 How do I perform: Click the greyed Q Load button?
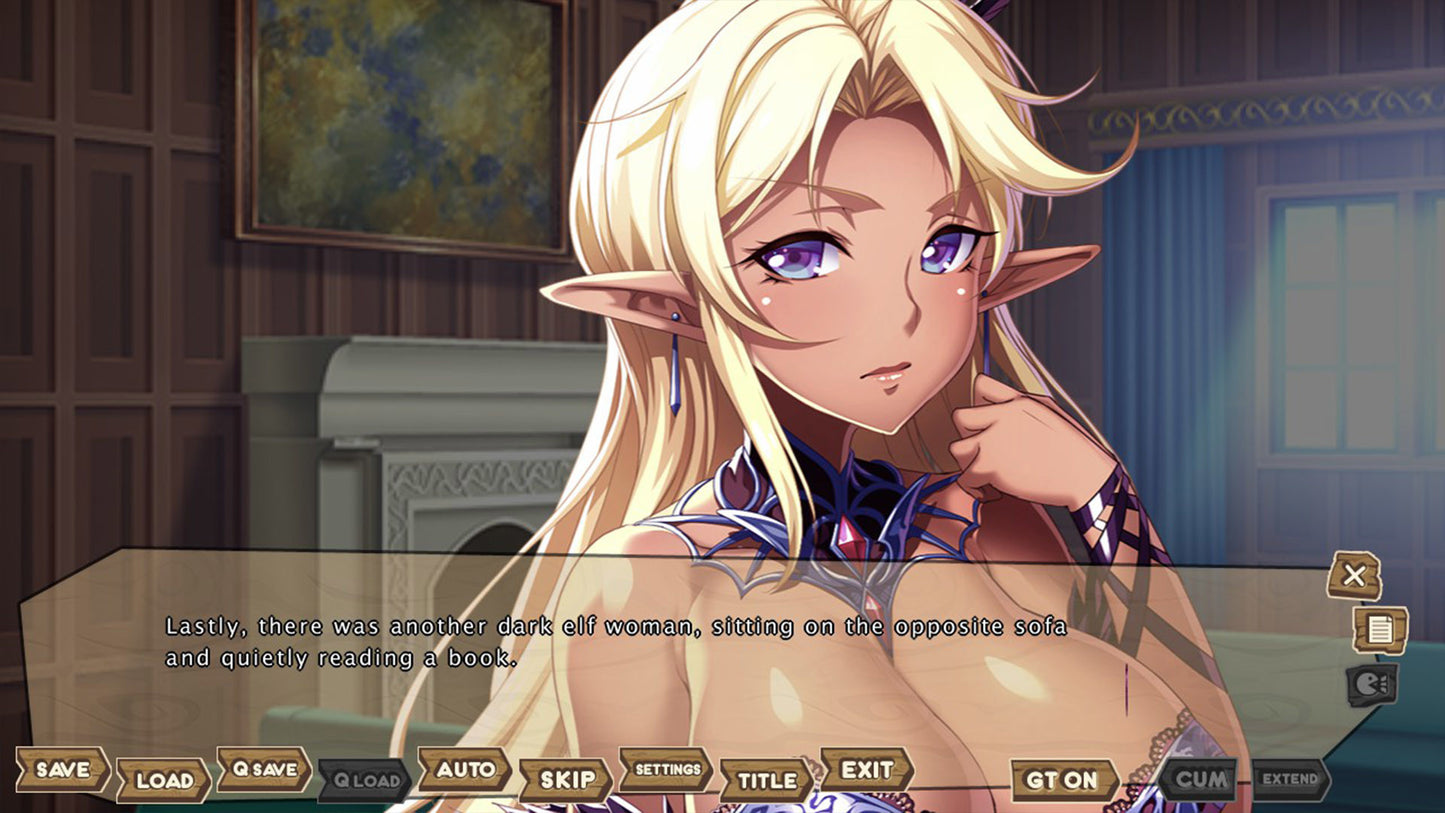365,780
